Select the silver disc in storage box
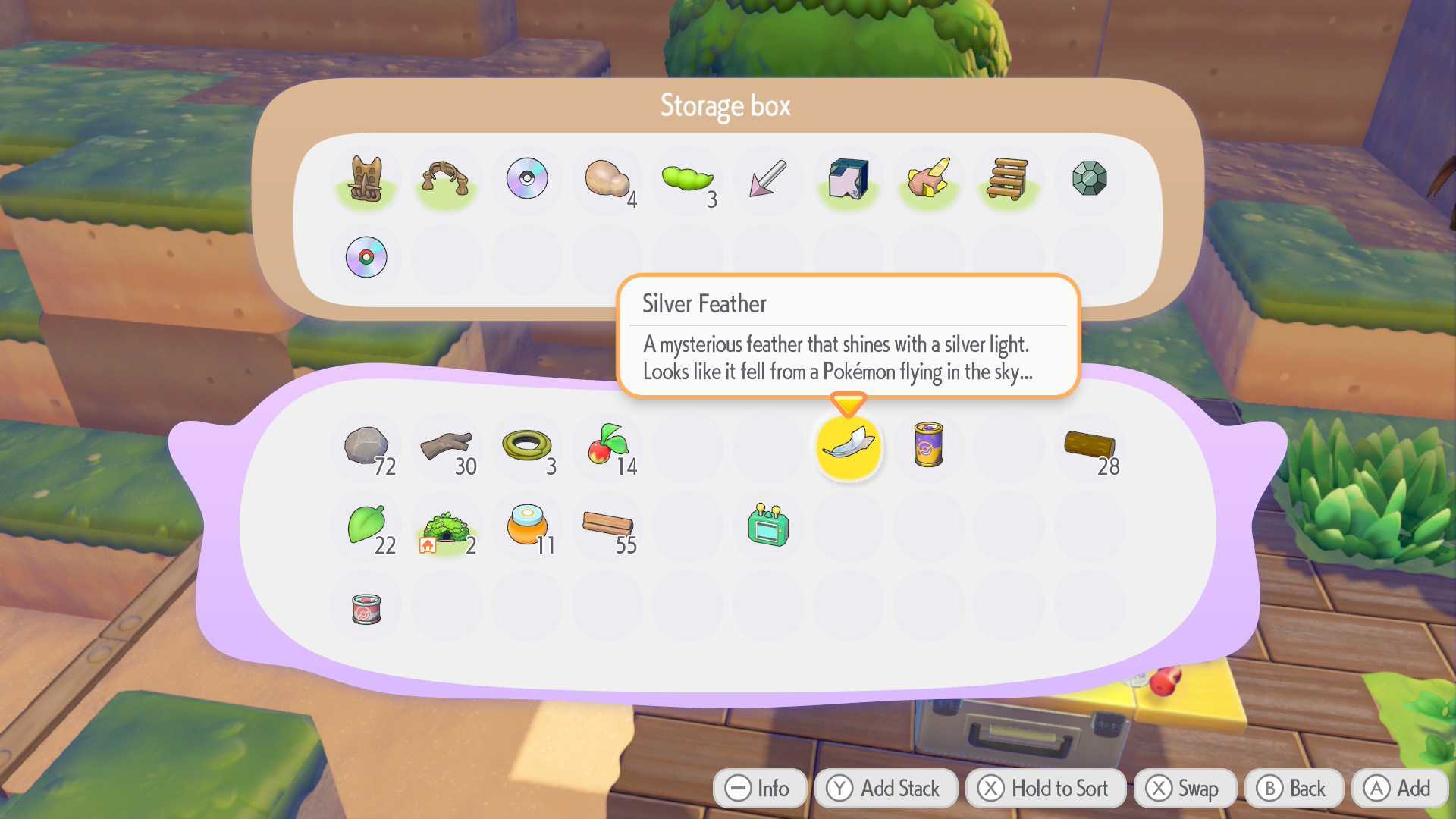 (x=527, y=179)
